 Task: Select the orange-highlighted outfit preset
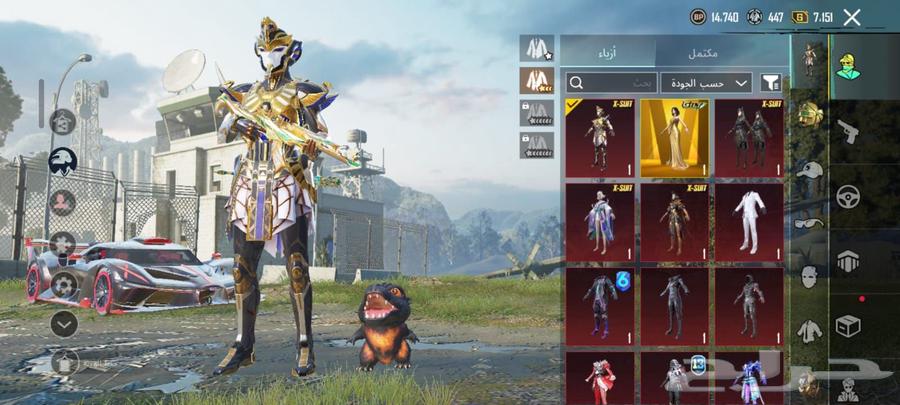point(537,80)
